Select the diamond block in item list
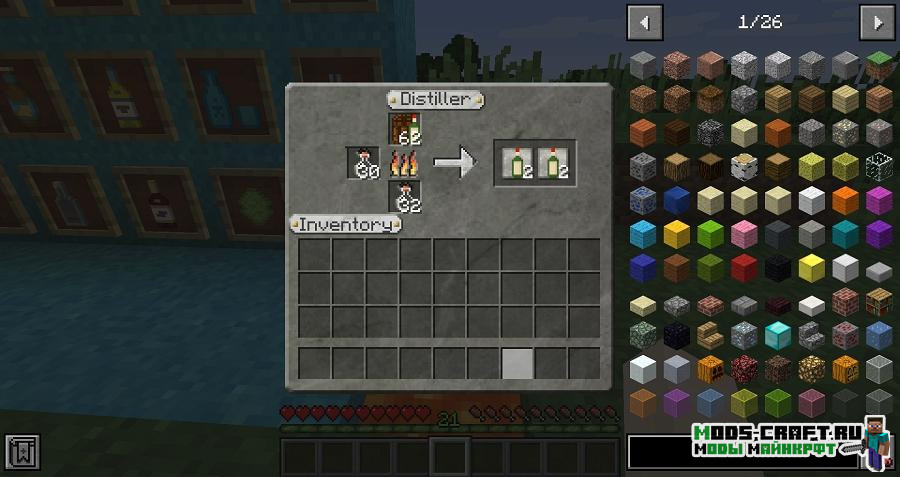 point(777,335)
